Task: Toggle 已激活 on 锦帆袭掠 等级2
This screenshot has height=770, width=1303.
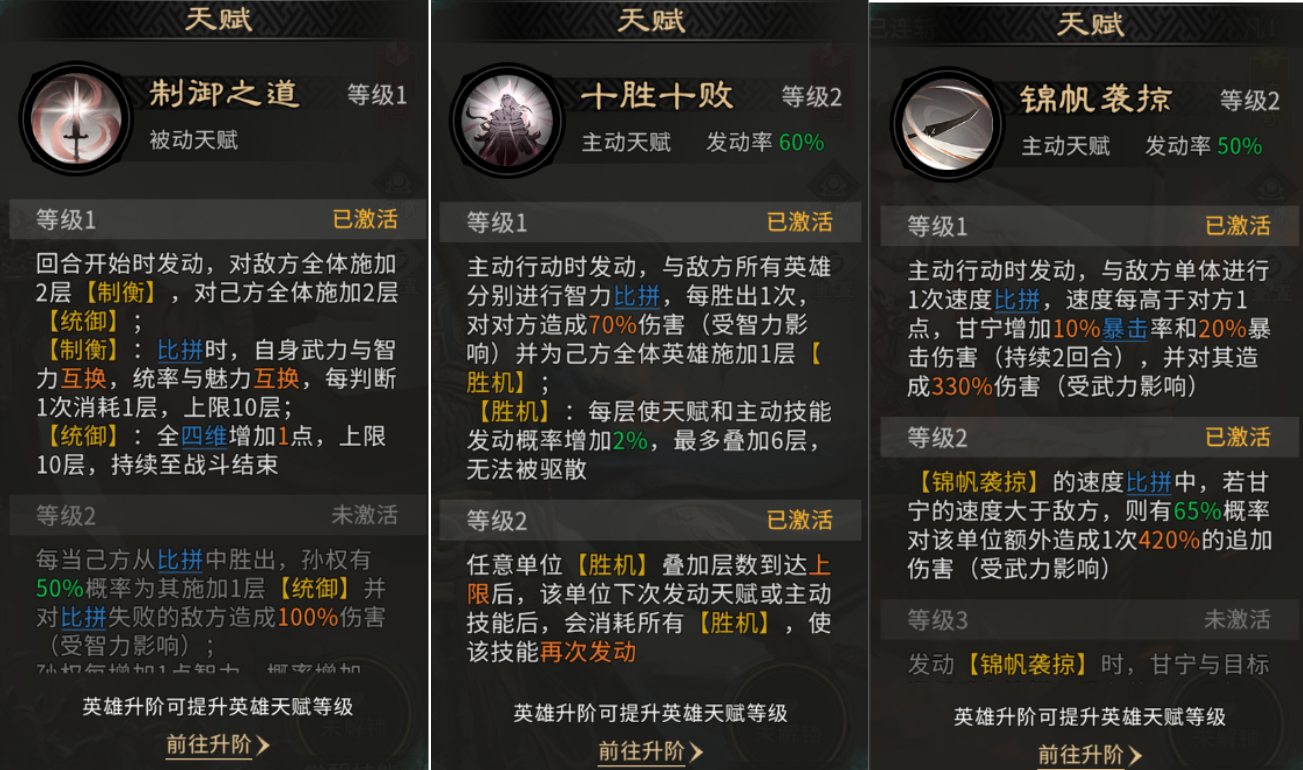Action: pyautogui.click(x=1239, y=438)
